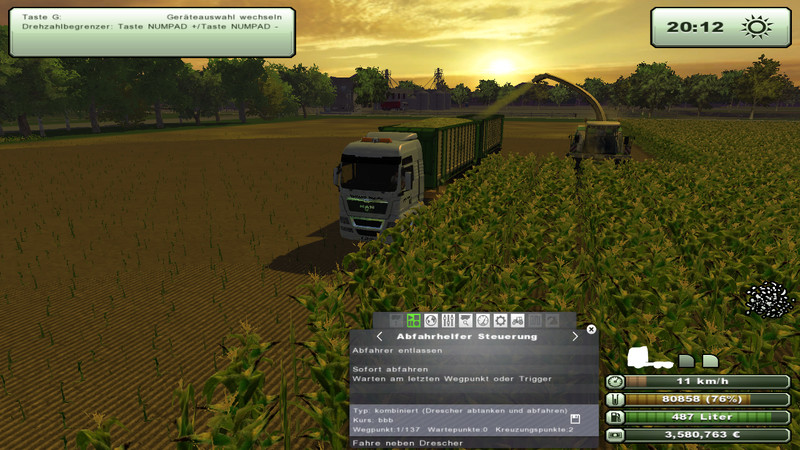Switch to the gear settings tab
Viewport: 800px width, 450px height.
pos(500,321)
